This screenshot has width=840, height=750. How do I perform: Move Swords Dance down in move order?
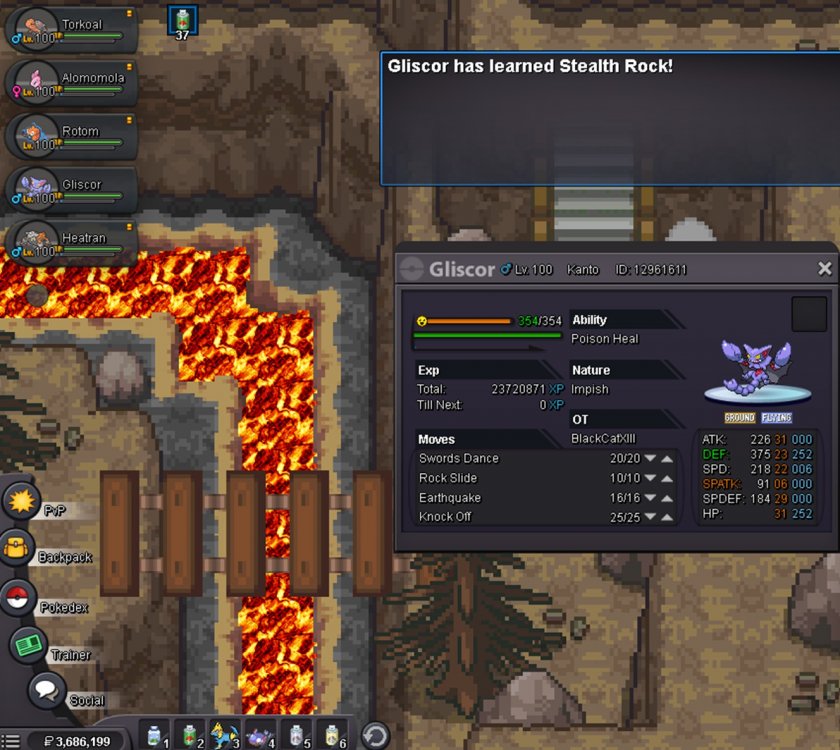(x=650, y=459)
